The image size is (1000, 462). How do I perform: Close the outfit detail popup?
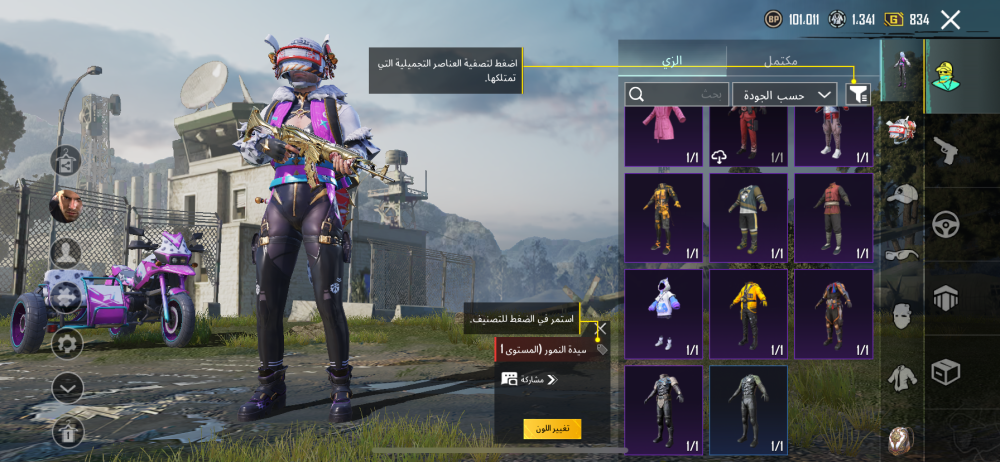point(601,328)
